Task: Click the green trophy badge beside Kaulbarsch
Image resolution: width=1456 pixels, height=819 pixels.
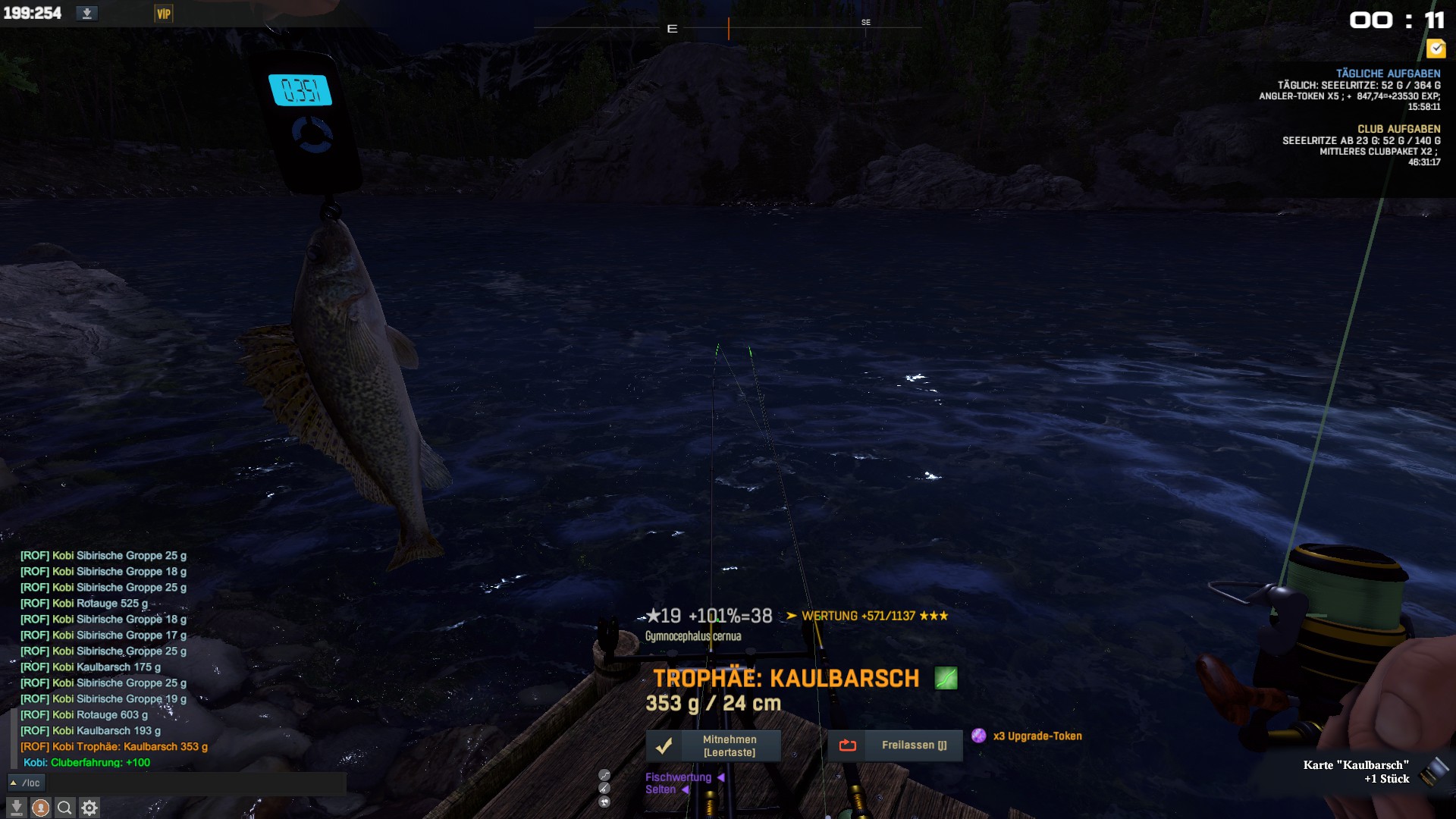Action: click(x=946, y=678)
